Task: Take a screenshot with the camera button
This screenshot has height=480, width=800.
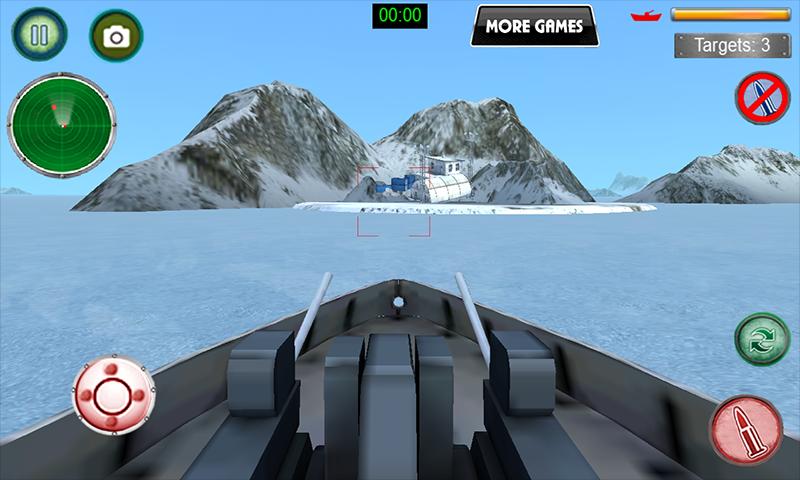Action: click(x=116, y=37)
